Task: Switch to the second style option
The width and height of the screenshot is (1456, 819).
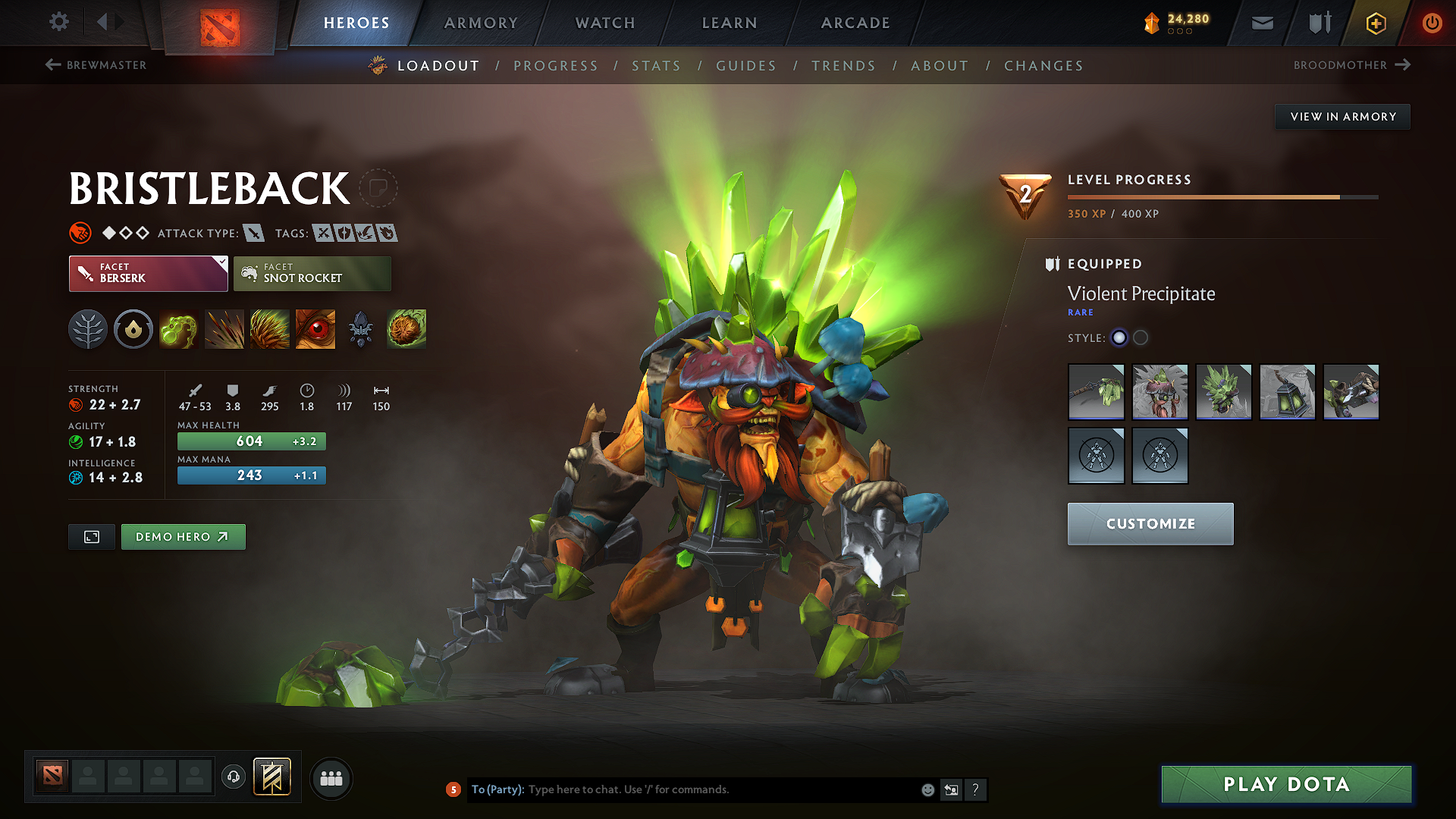Action: 1141,337
